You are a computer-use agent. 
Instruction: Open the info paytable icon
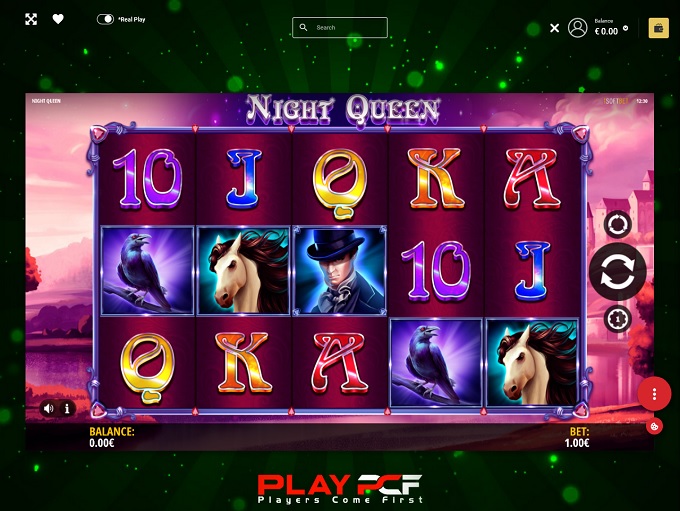[x=68, y=408]
